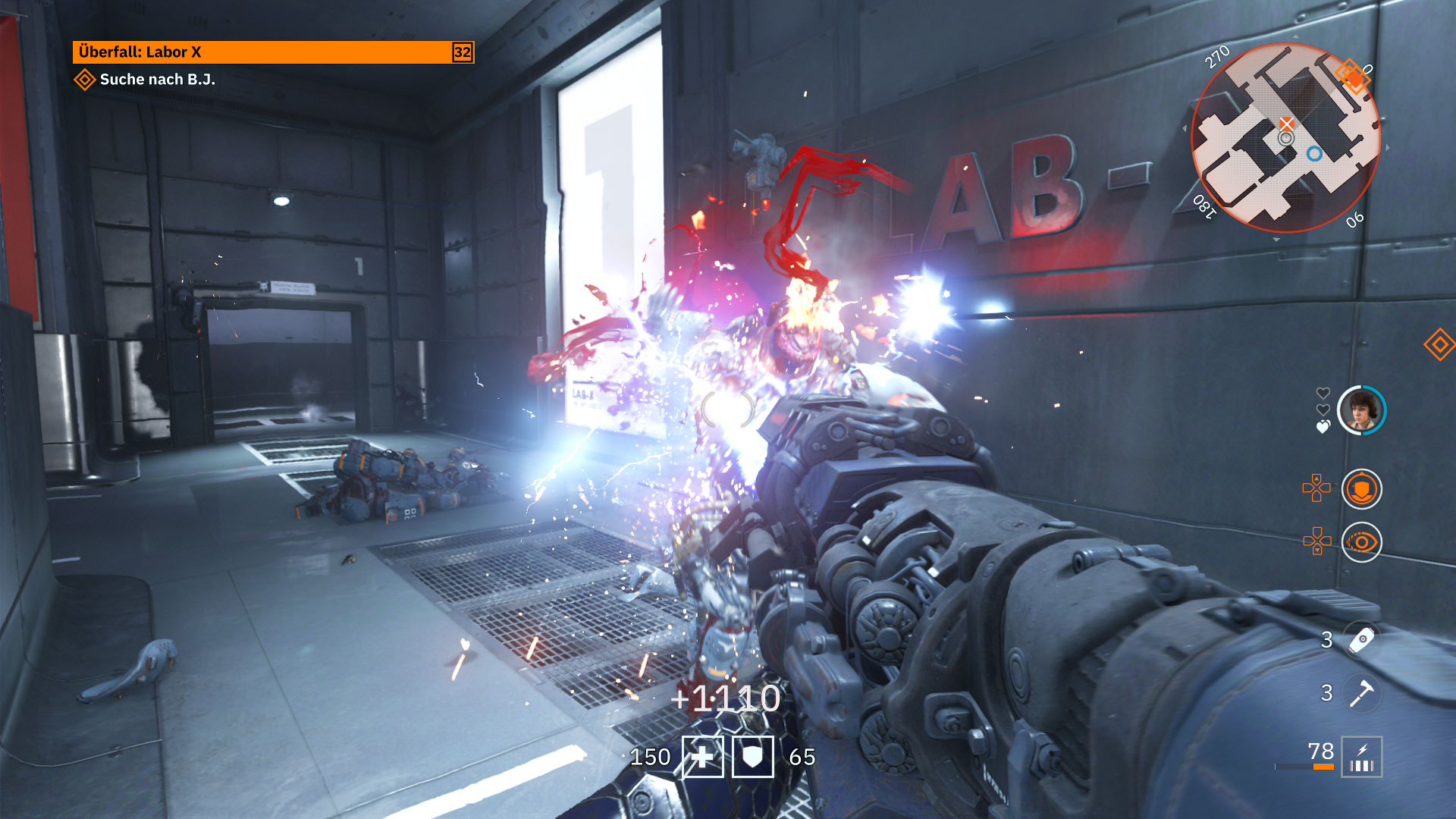Click the health cross icon
1456x819 pixels.
[703, 757]
